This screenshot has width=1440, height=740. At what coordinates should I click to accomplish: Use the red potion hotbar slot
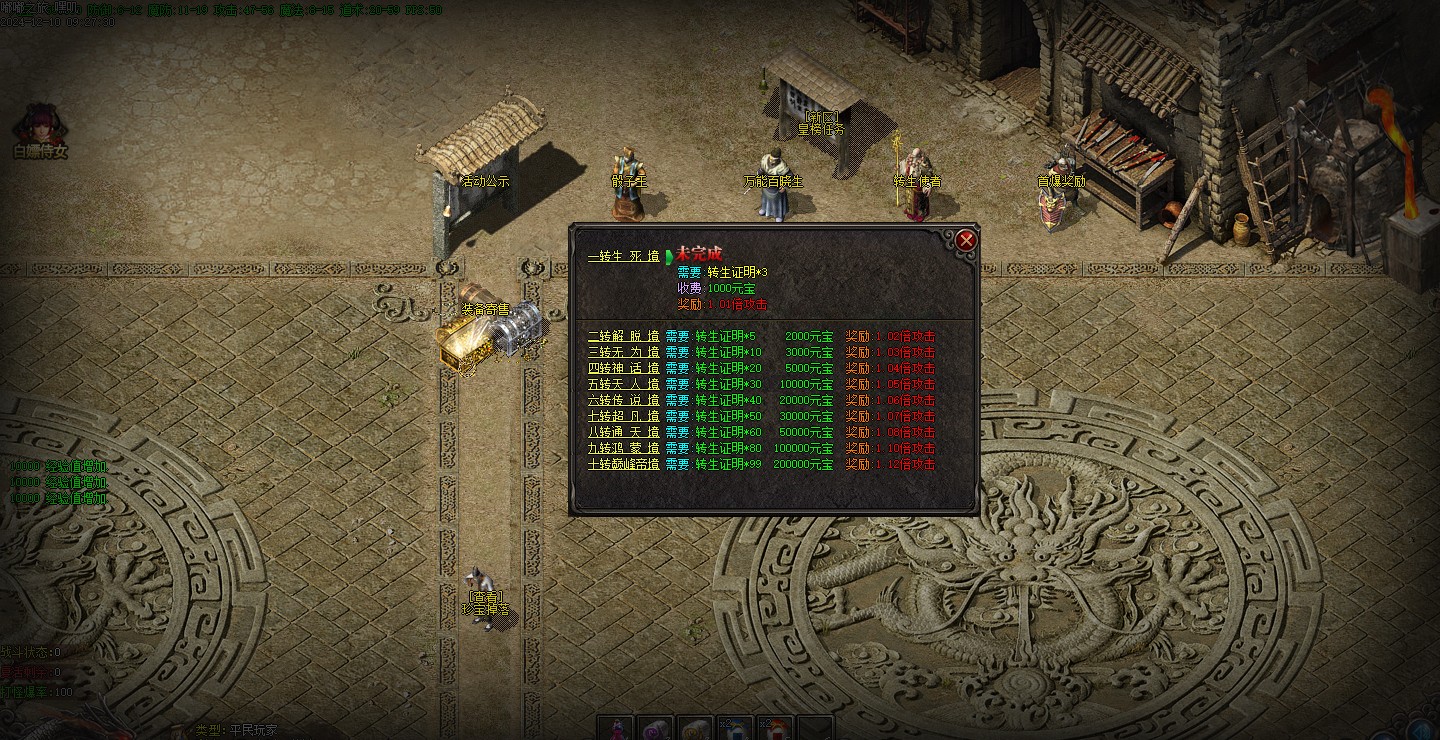[617, 729]
